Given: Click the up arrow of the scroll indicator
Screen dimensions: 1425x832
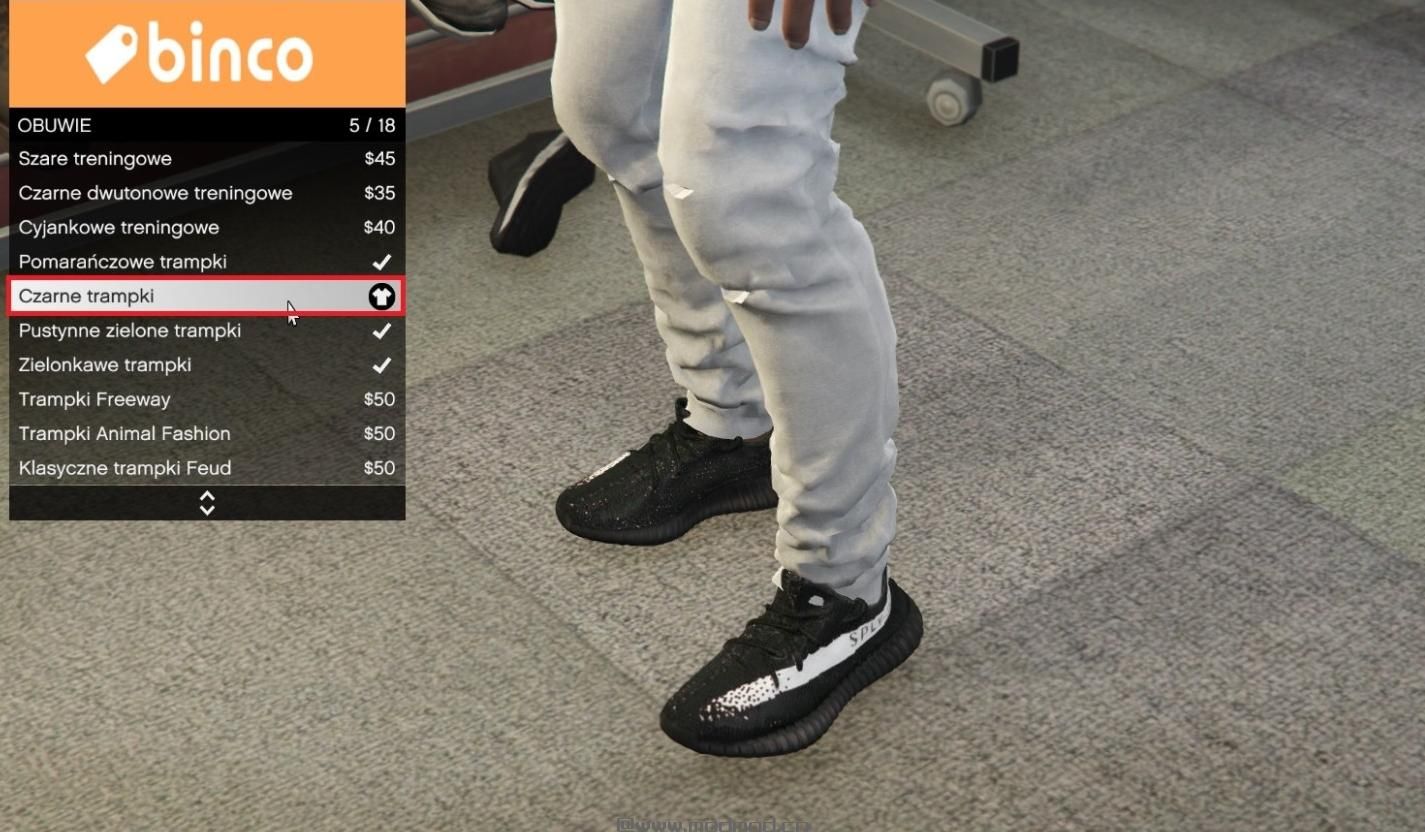Looking at the screenshot, I should pos(206,497).
